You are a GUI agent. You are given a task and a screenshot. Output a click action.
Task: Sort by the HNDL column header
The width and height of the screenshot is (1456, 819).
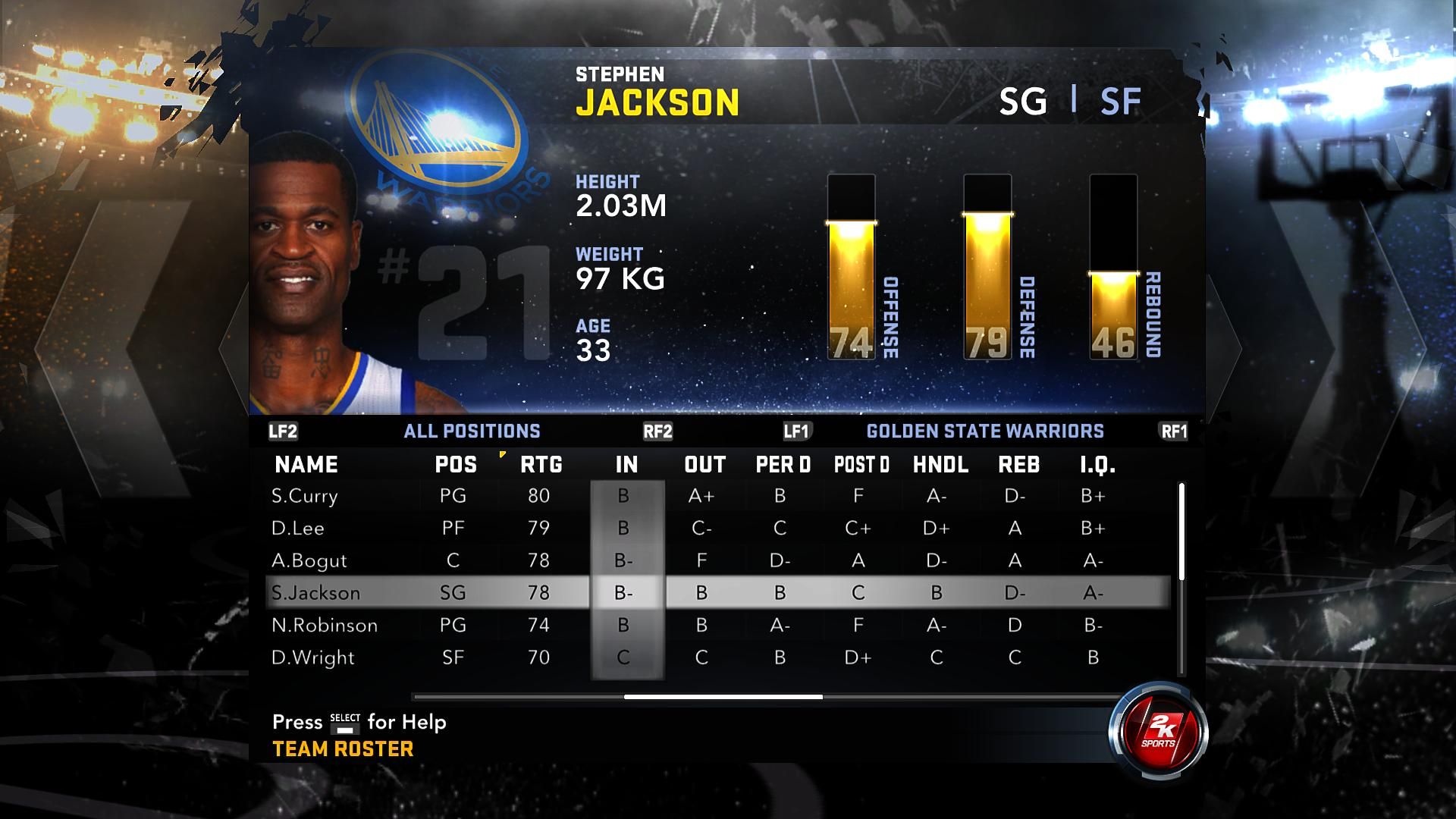point(940,465)
